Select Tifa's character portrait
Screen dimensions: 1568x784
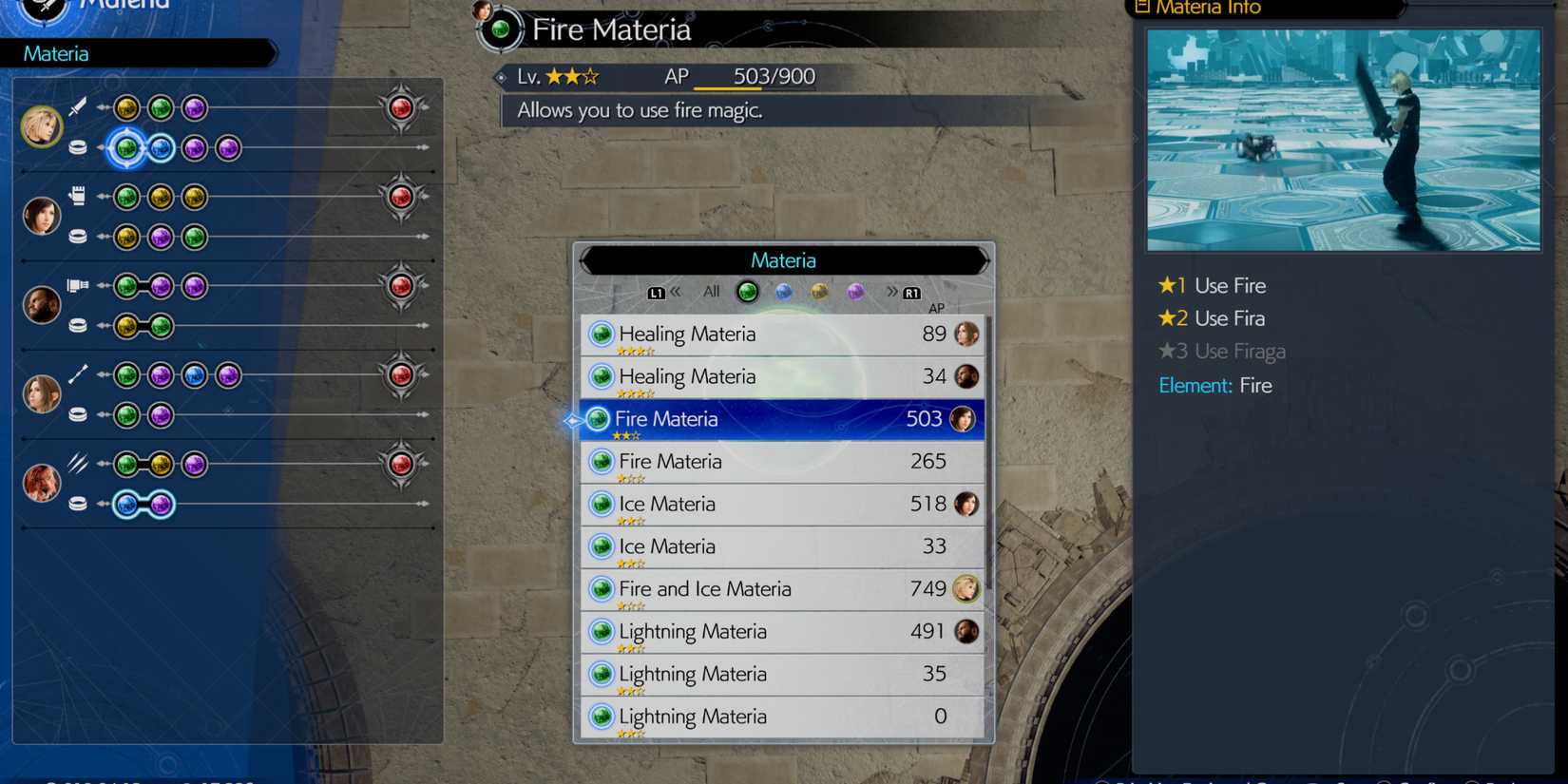pos(42,215)
